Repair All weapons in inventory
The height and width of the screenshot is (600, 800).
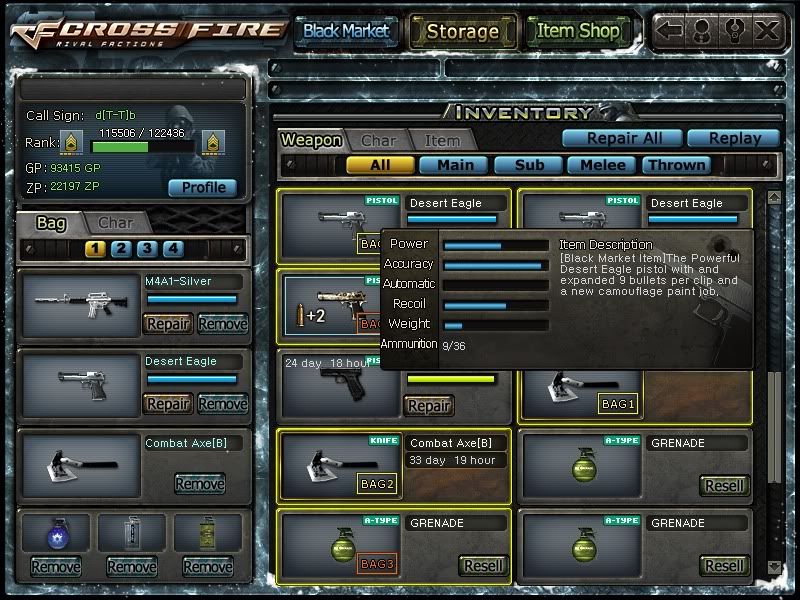click(x=620, y=139)
